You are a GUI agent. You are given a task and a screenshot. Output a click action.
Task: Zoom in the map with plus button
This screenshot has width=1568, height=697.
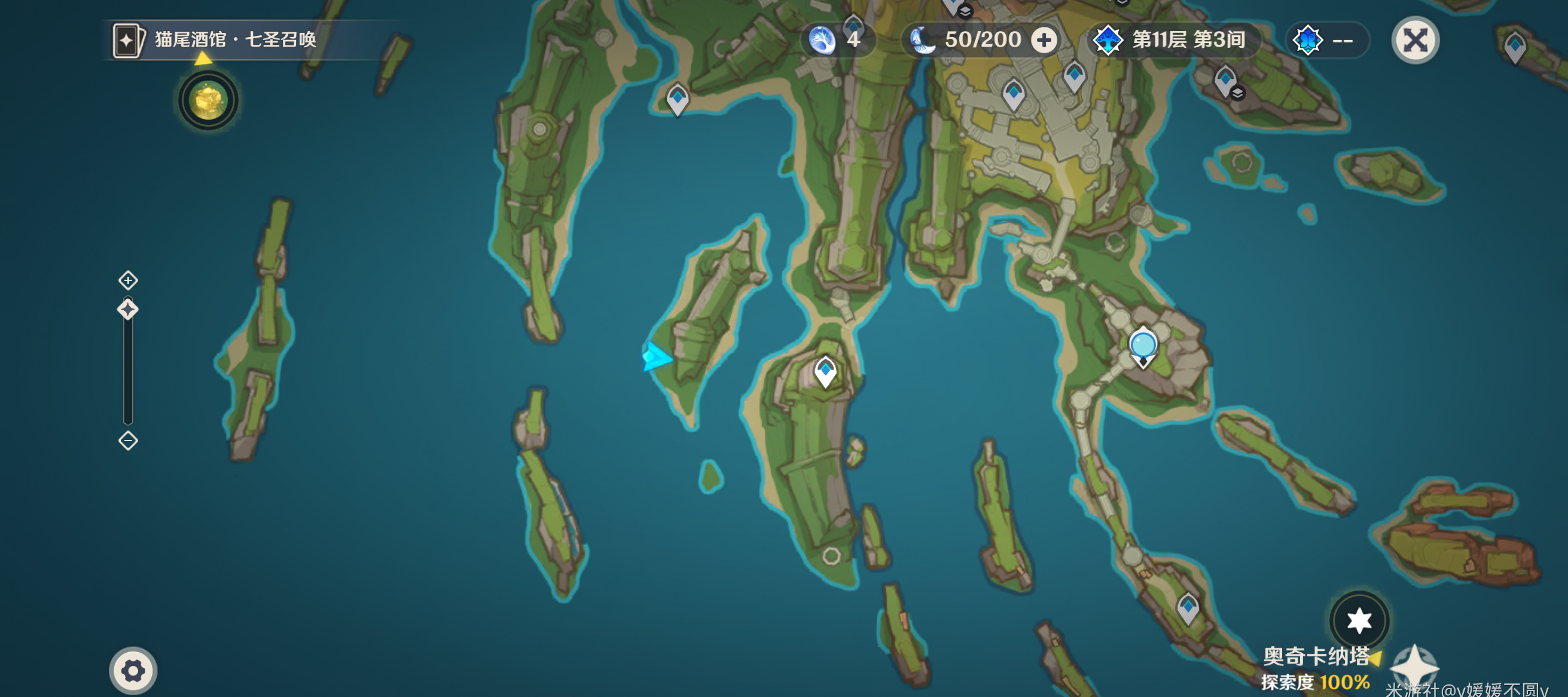point(128,280)
